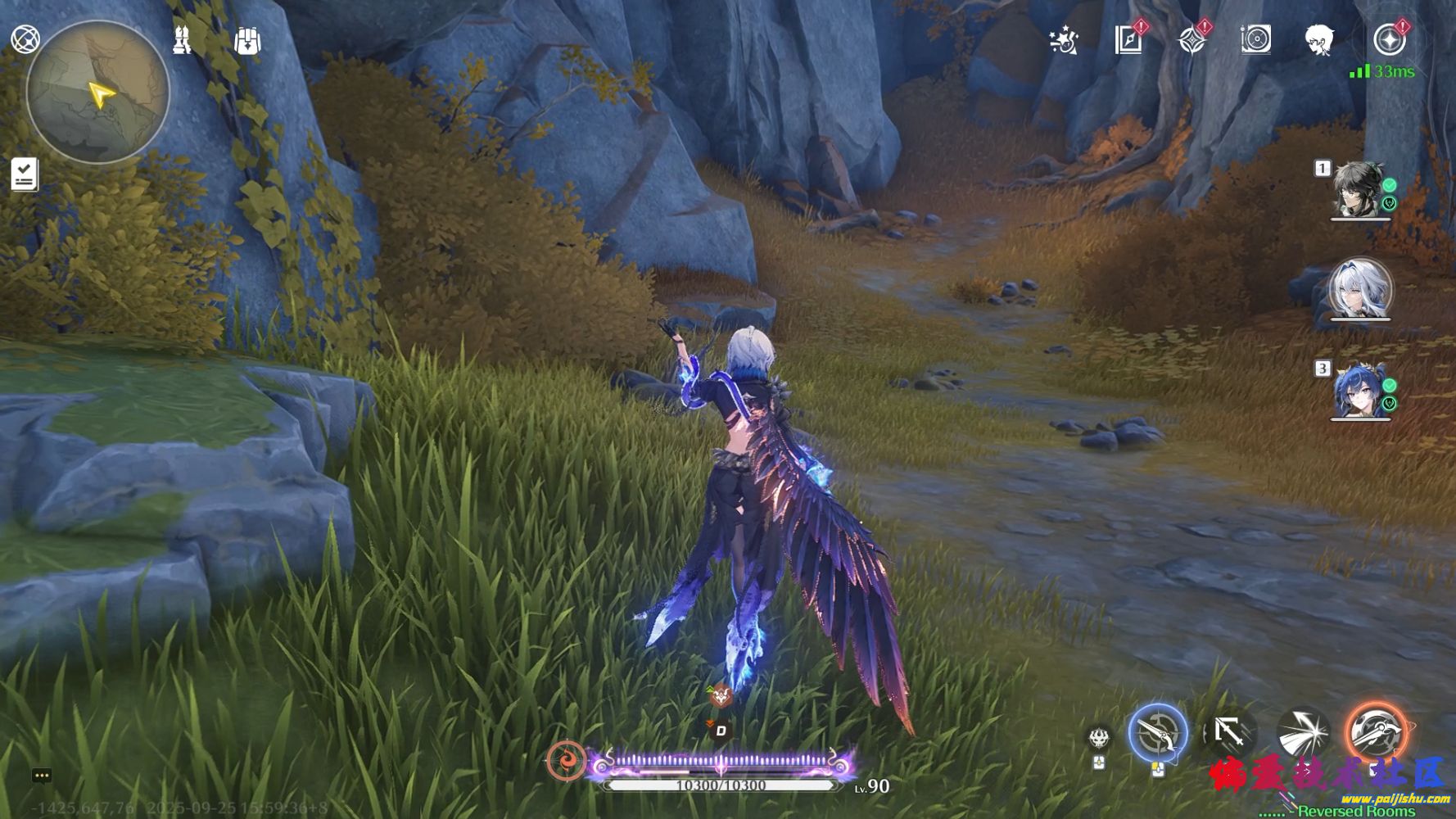Click the globe icon beside the minimap
The height and width of the screenshot is (819, 1456).
(25, 39)
